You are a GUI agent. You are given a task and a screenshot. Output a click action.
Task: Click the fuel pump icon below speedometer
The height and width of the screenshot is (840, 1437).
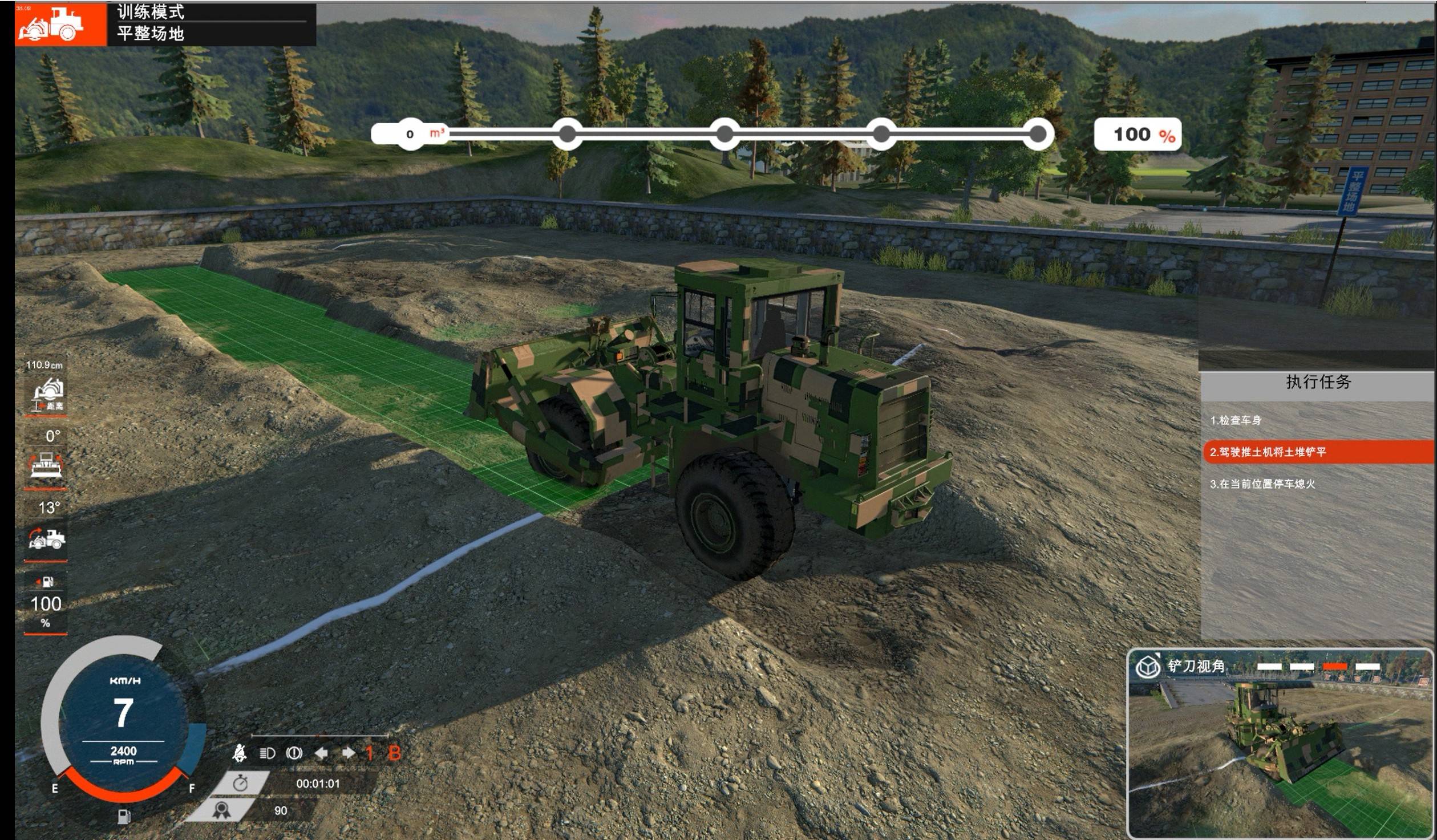(124, 817)
